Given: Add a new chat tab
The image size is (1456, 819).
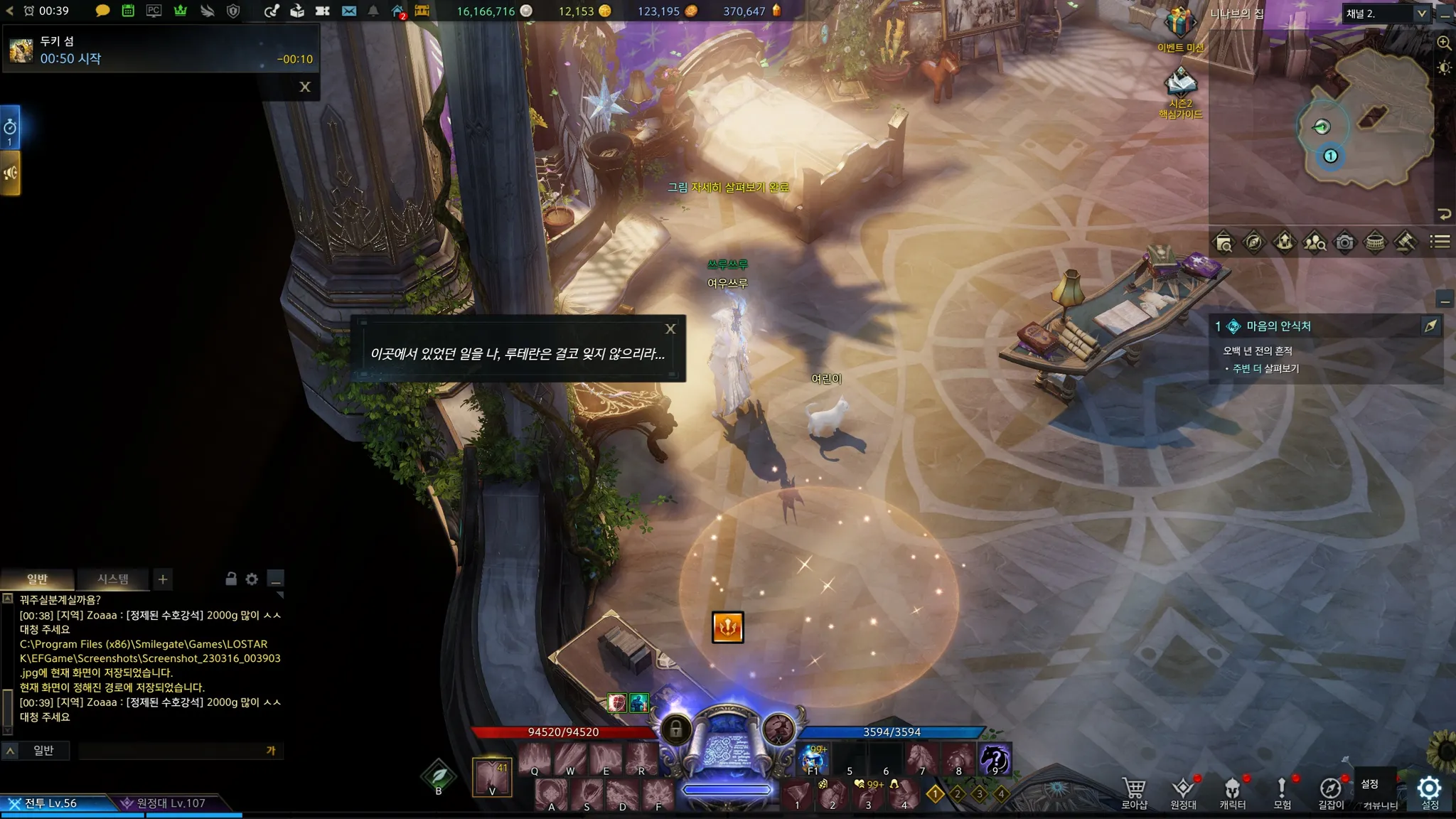Looking at the screenshot, I should click(163, 579).
